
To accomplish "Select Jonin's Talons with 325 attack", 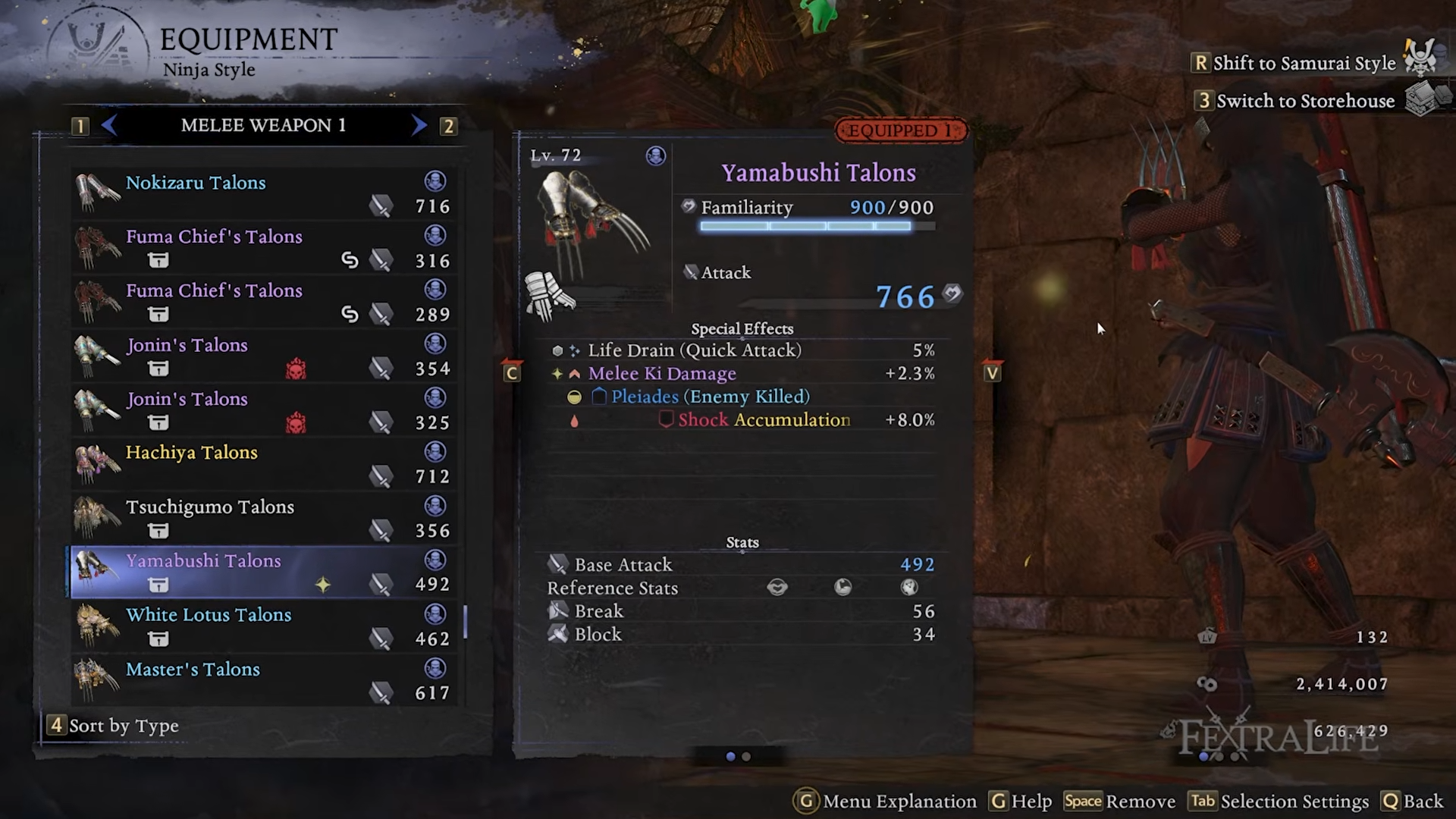I will point(264,410).
